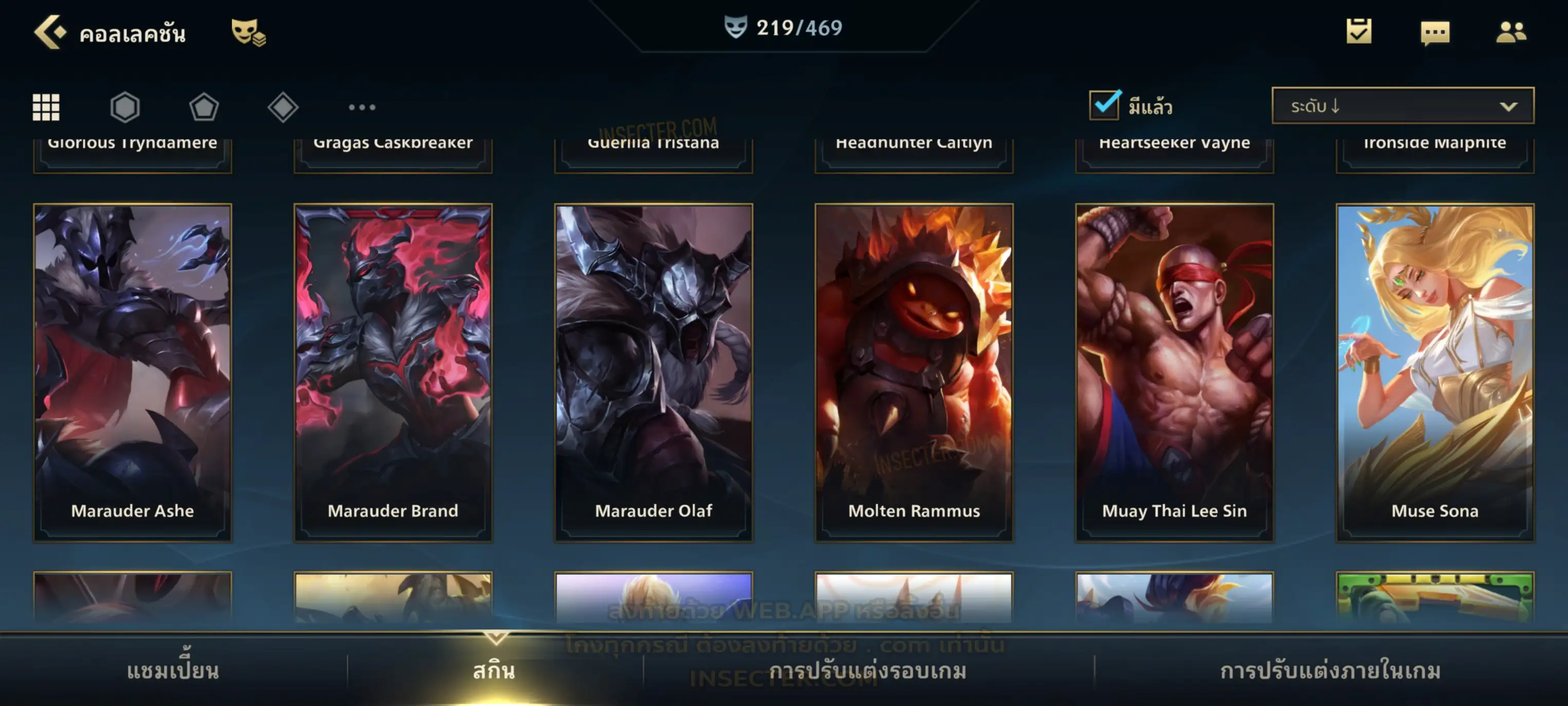The height and width of the screenshot is (706, 1568).
Task: Show more filters via three dots
Action: pyautogui.click(x=362, y=107)
